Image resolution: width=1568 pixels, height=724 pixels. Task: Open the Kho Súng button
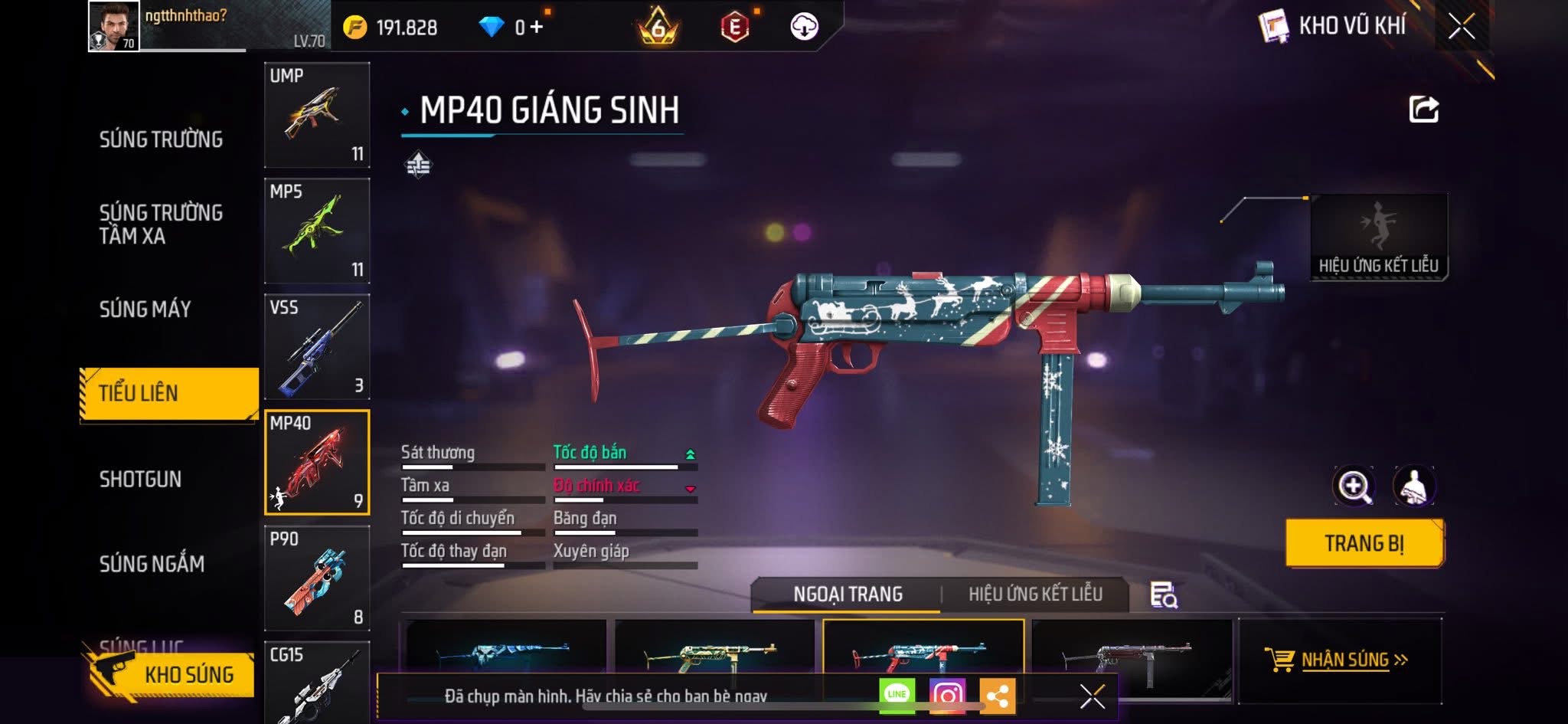coord(172,674)
